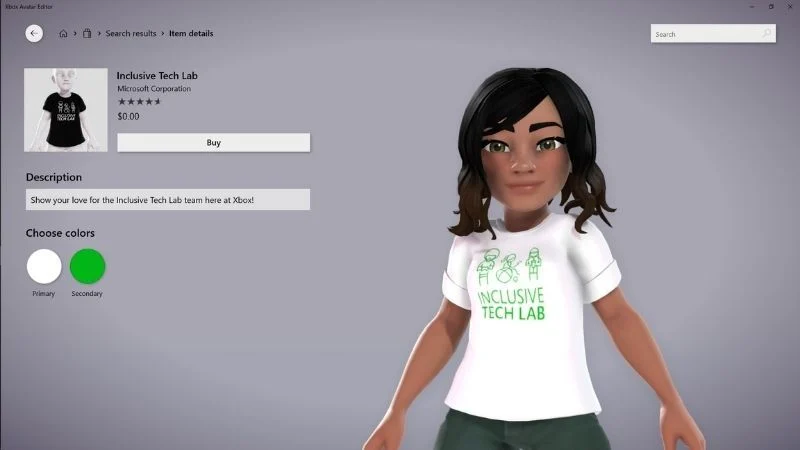Go back with the round arrow button
This screenshot has width=800, height=450.
pos(34,33)
